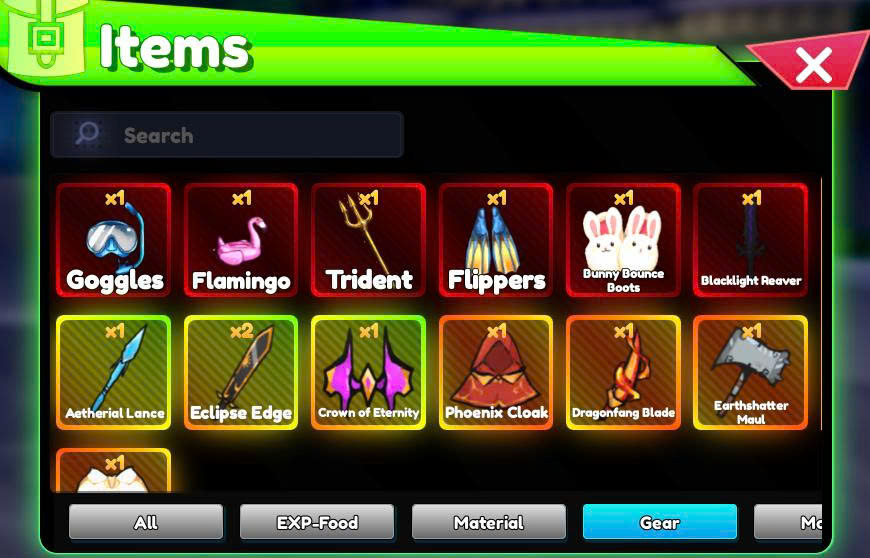
Task: Show All items tab
Action: (x=146, y=522)
